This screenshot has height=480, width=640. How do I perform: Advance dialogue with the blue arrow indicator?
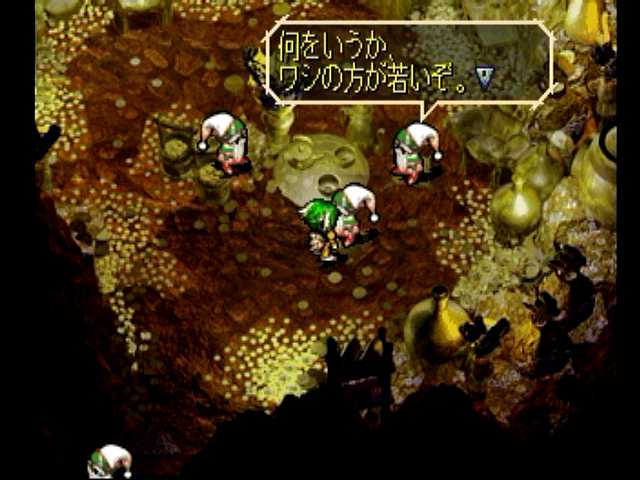pos(485,78)
